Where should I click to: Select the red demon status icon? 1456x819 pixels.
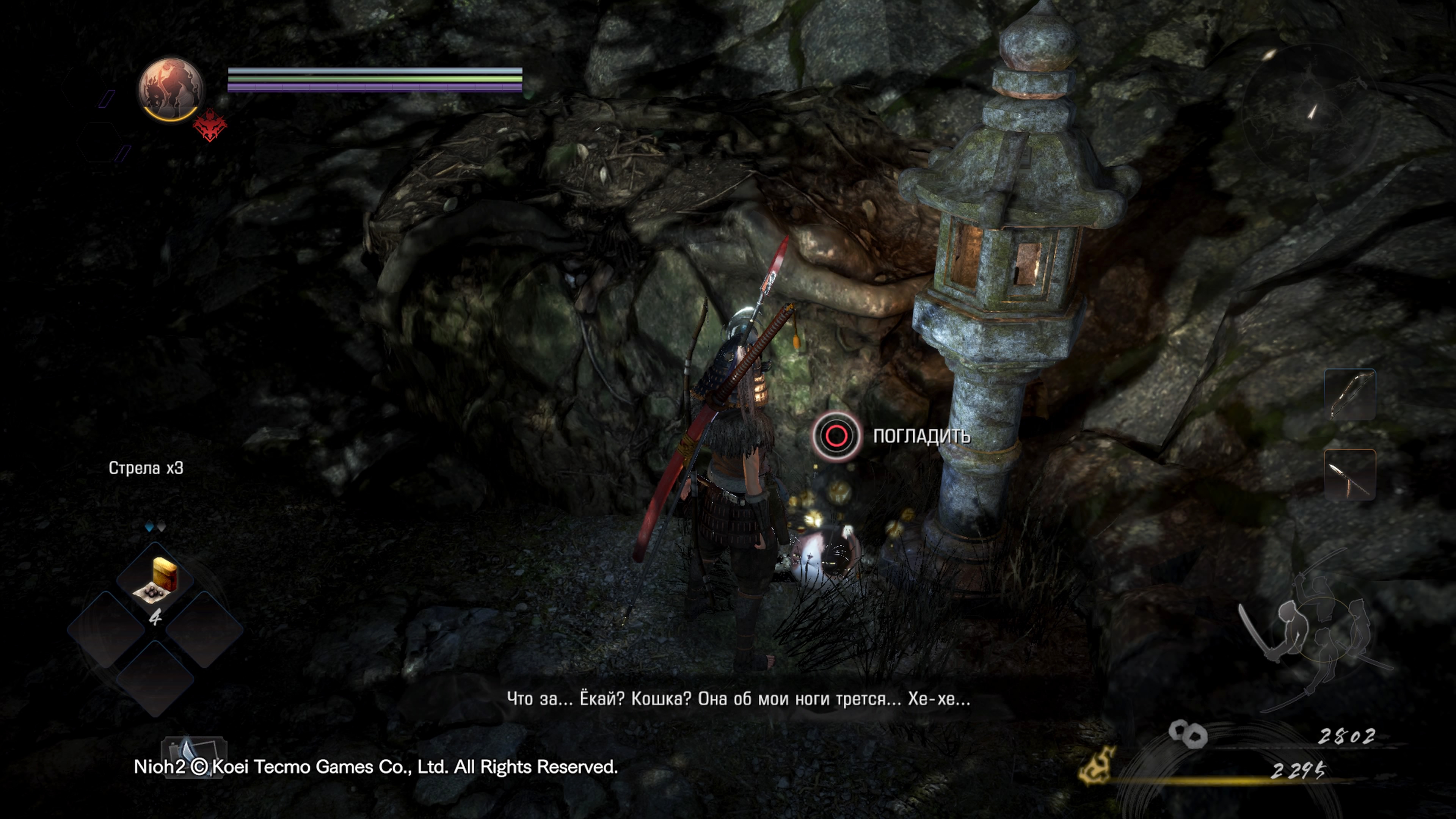click(x=210, y=126)
